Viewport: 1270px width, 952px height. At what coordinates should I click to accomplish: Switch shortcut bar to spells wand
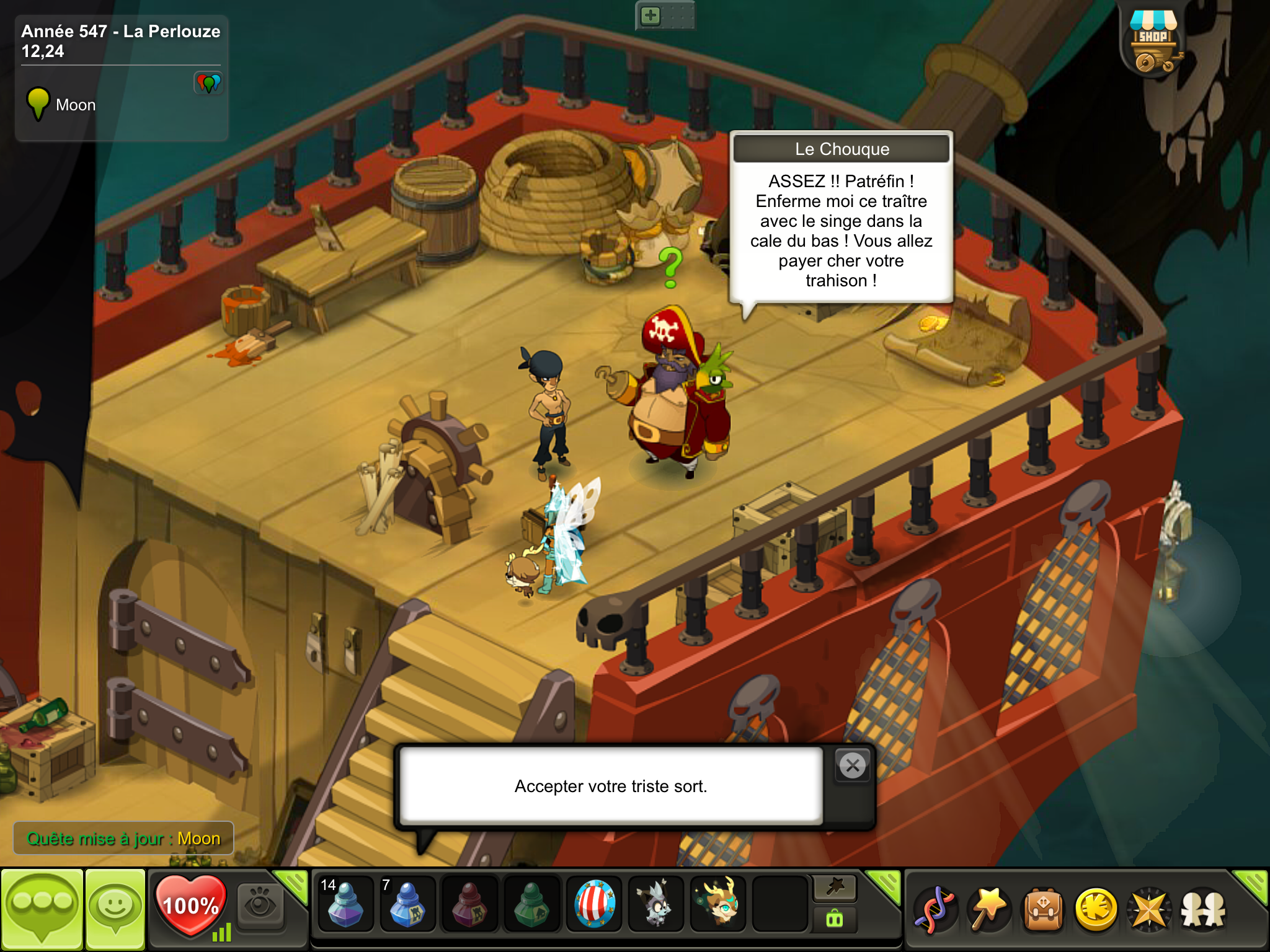pyautogui.click(x=835, y=889)
